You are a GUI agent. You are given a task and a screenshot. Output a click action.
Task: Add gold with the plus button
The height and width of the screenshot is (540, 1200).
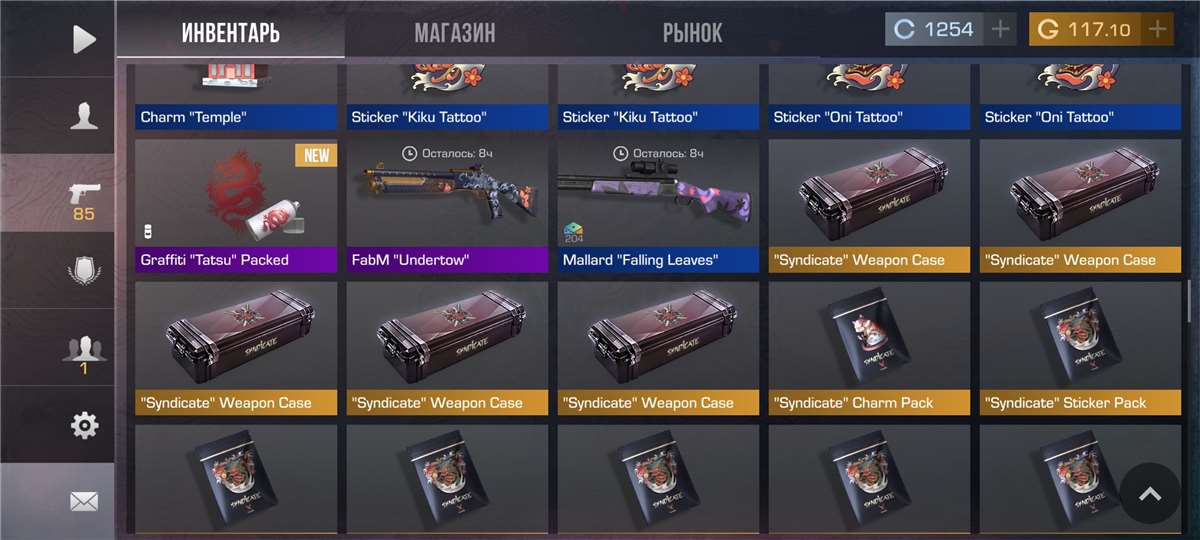click(1158, 29)
